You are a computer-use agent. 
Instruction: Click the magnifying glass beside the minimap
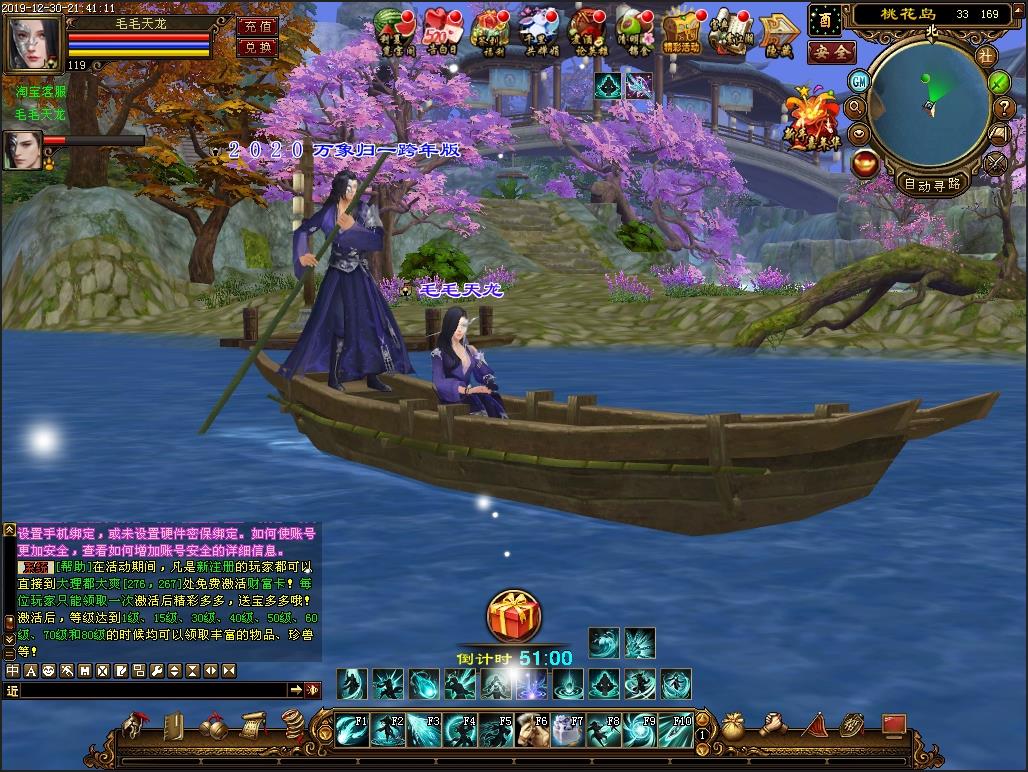(x=856, y=107)
